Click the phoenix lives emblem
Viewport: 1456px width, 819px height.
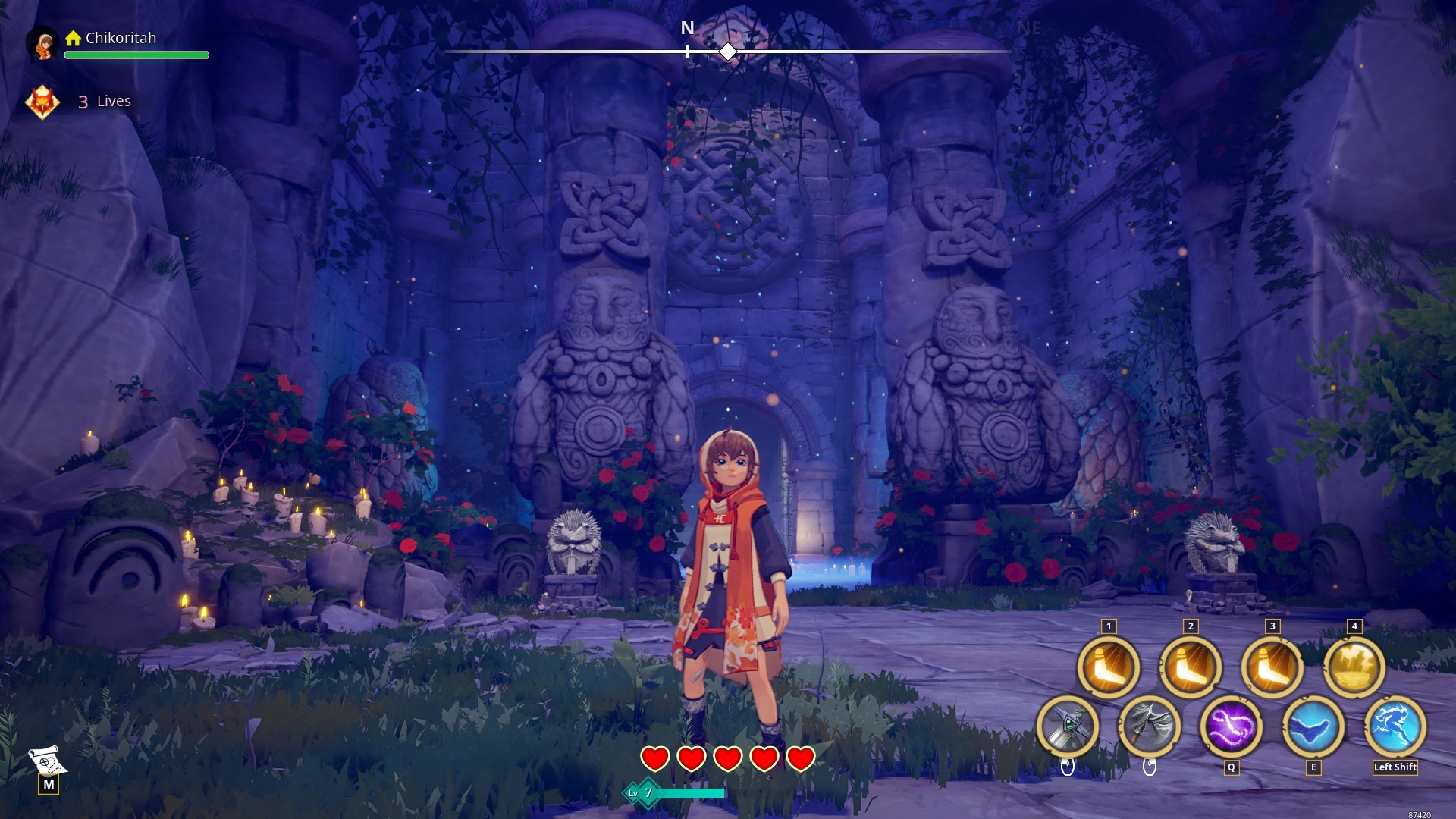[42, 102]
